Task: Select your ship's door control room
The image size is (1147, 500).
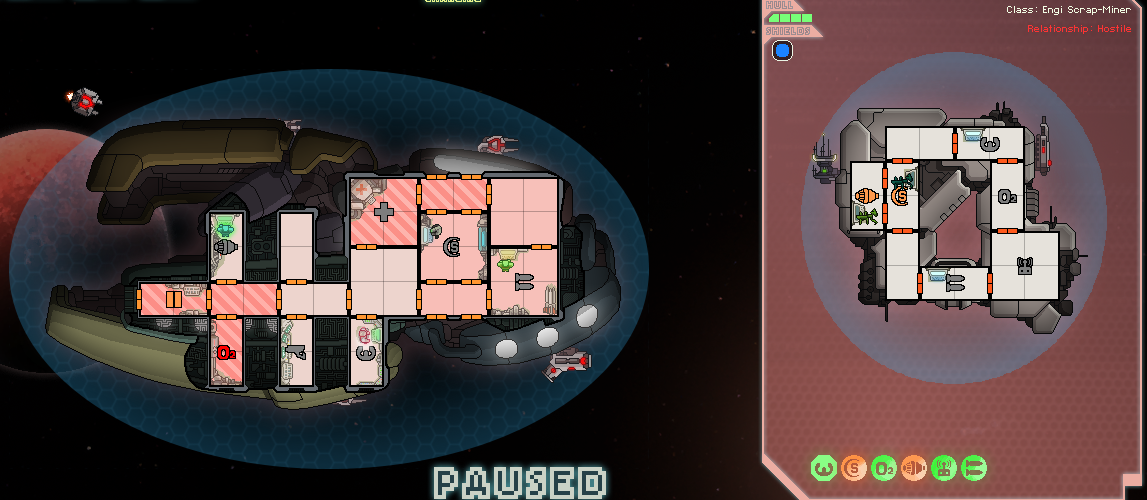Action: (x=173, y=298)
